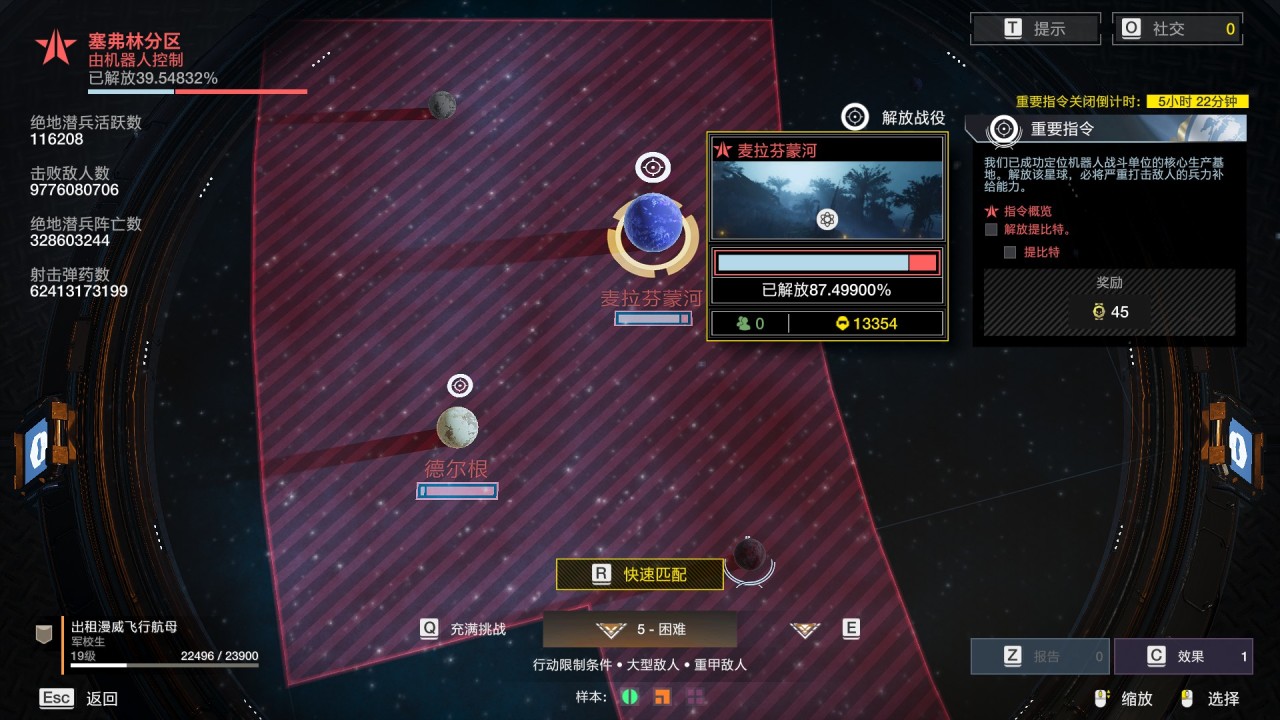The width and height of the screenshot is (1280, 720).
Task: Start 快速匹配 quick matchmaking
Action: click(640, 574)
